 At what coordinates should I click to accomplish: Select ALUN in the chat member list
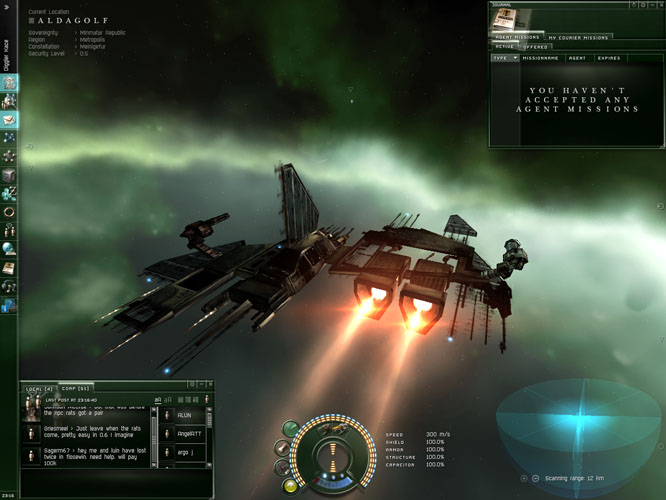[184, 415]
